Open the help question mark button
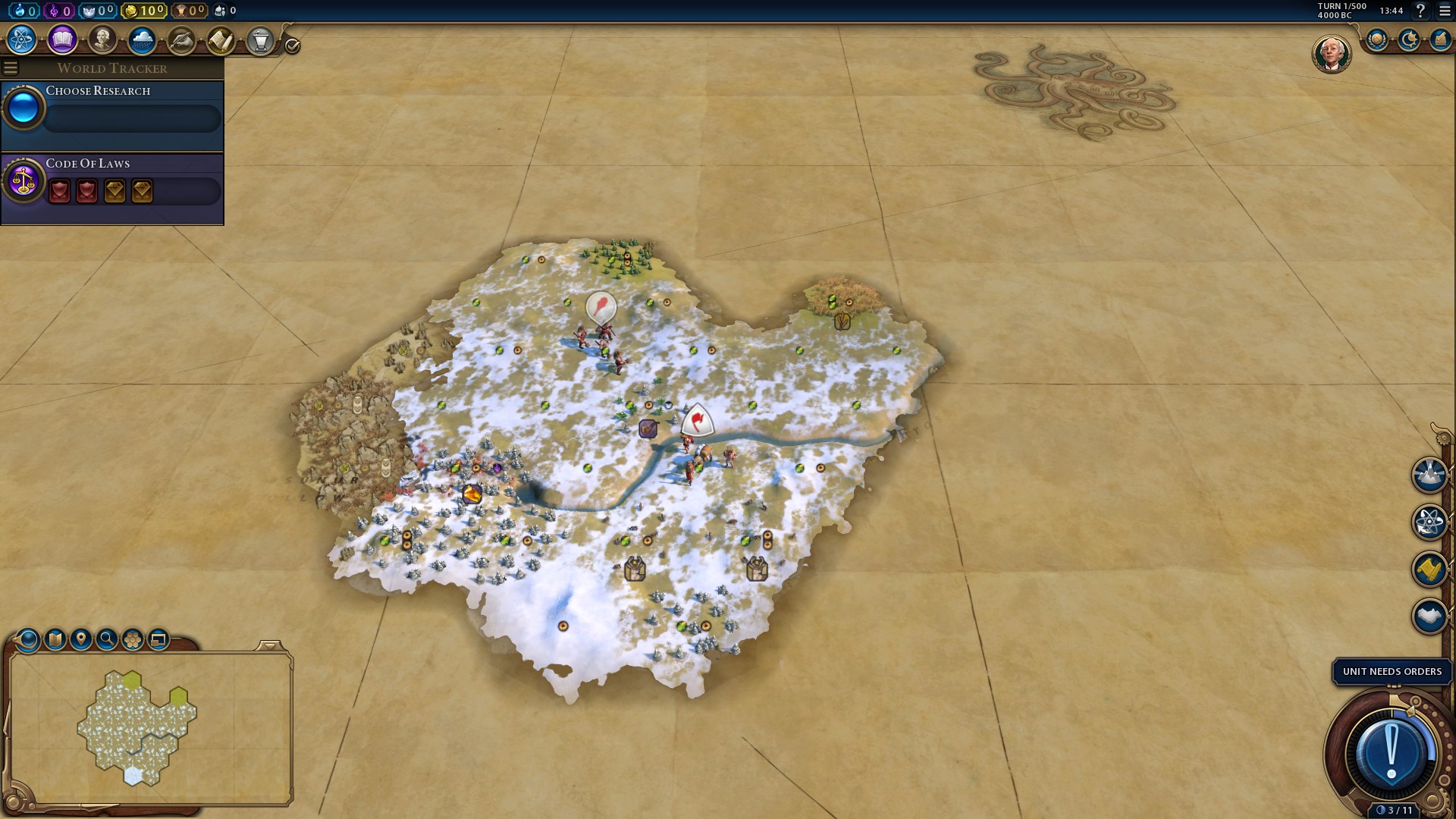The image size is (1456, 819). tap(1421, 11)
